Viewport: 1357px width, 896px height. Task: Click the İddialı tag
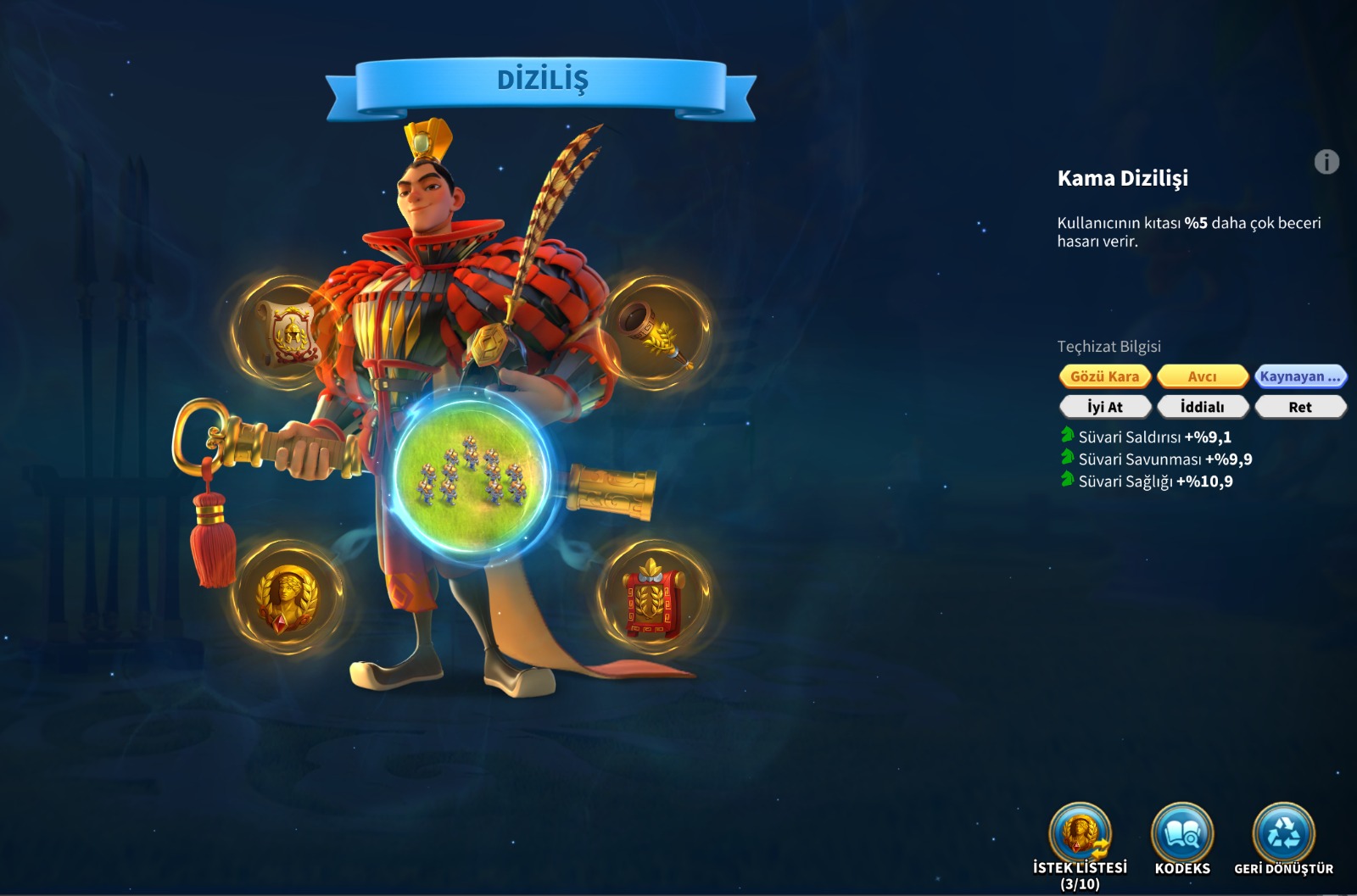tap(1202, 407)
